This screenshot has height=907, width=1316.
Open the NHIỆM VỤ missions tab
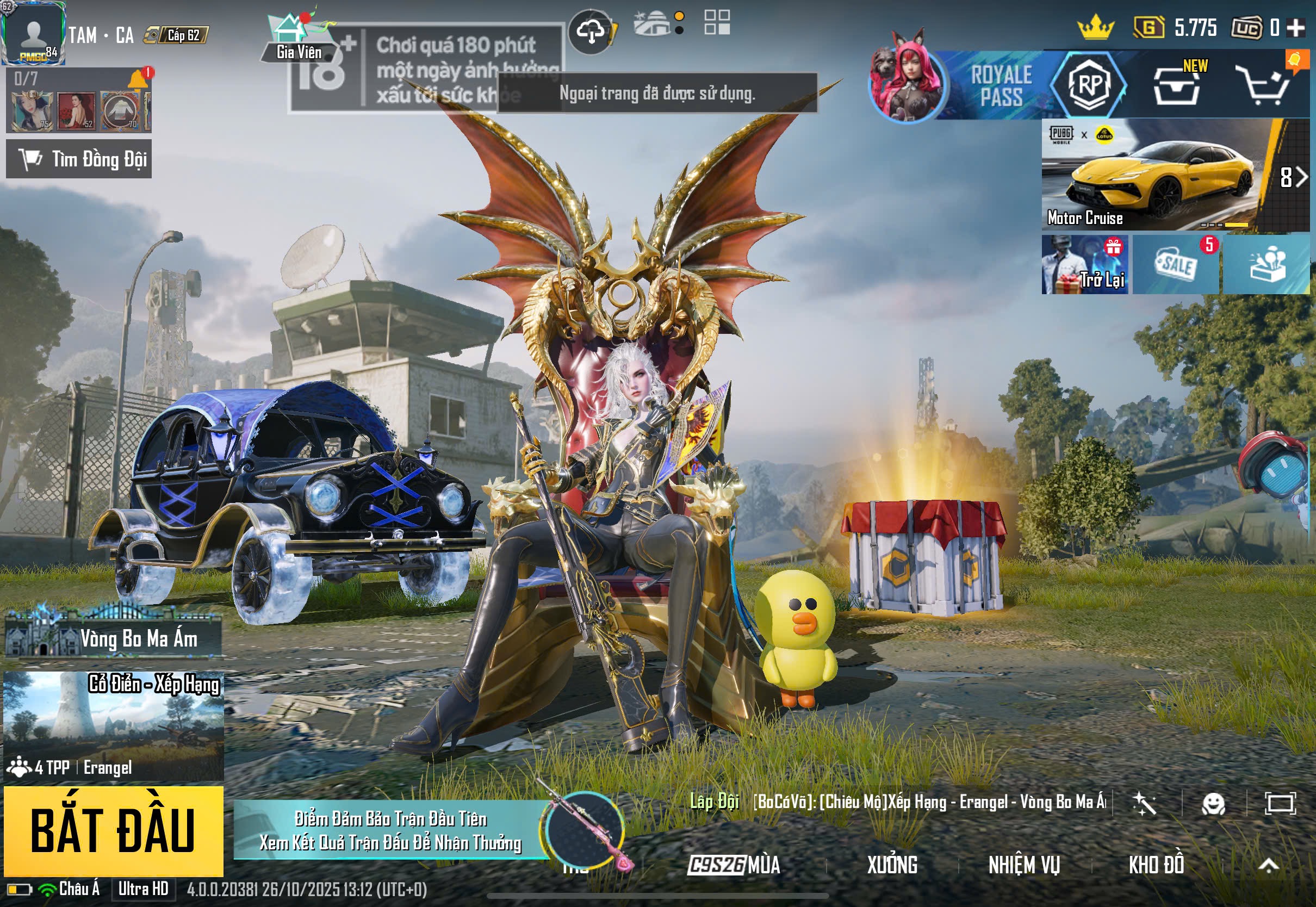click(x=1024, y=865)
